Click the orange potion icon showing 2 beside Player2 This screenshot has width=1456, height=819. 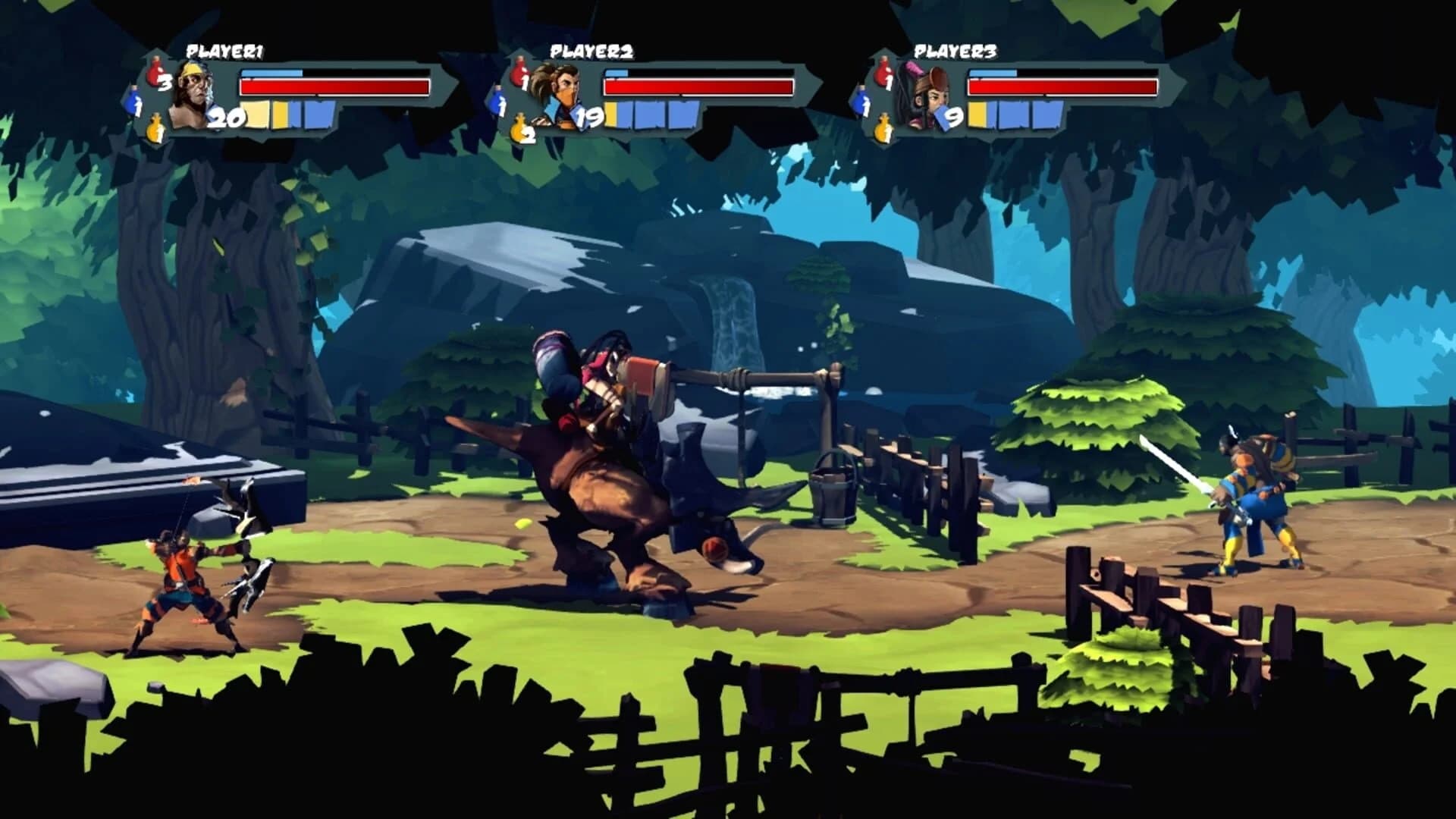point(519,129)
